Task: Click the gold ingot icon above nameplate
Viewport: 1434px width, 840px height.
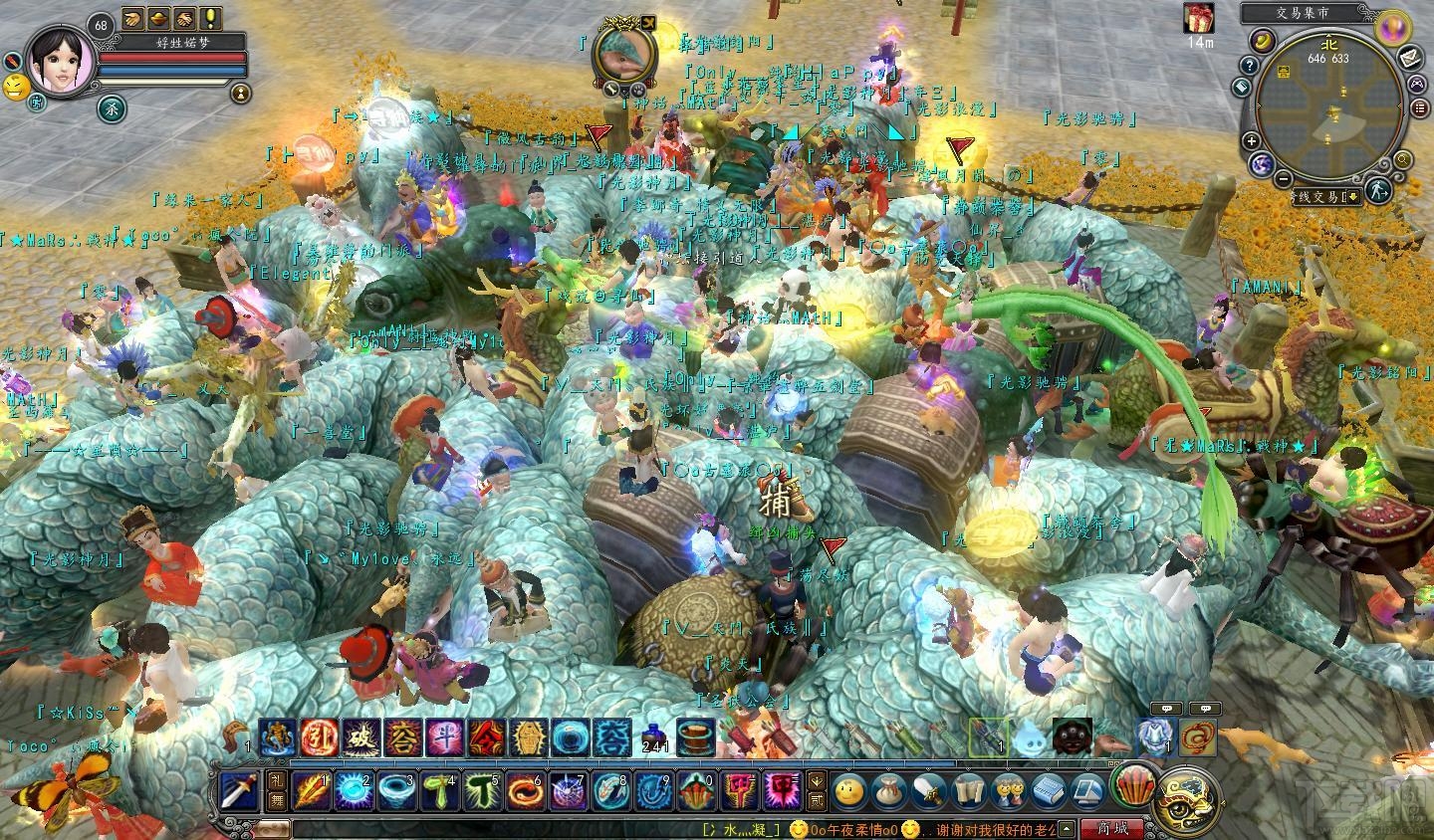Action: pos(158,18)
